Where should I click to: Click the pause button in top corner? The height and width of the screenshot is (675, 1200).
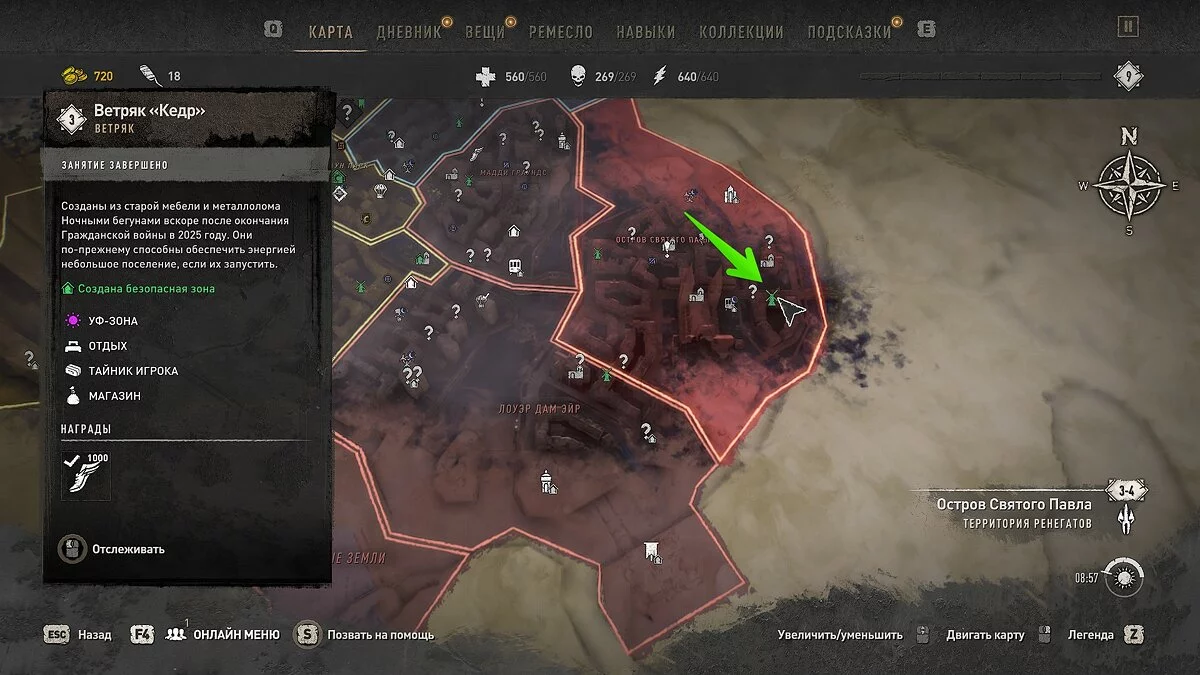pyautogui.click(x=1128, y=27)
